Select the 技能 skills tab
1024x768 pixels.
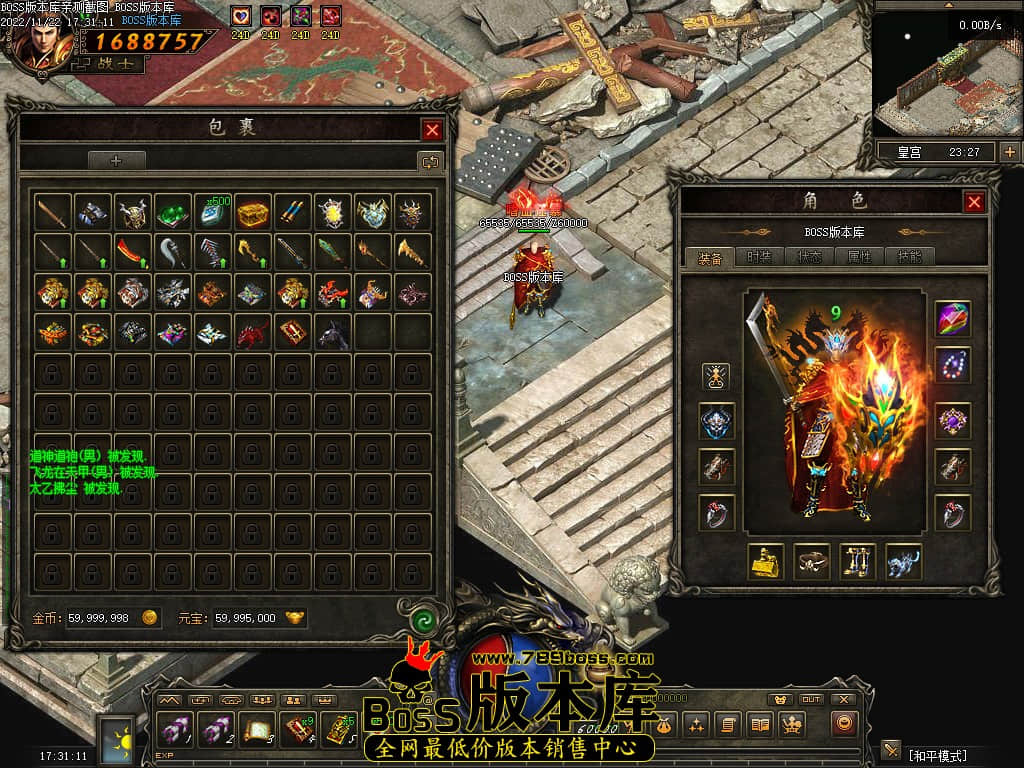pos(909,257)
